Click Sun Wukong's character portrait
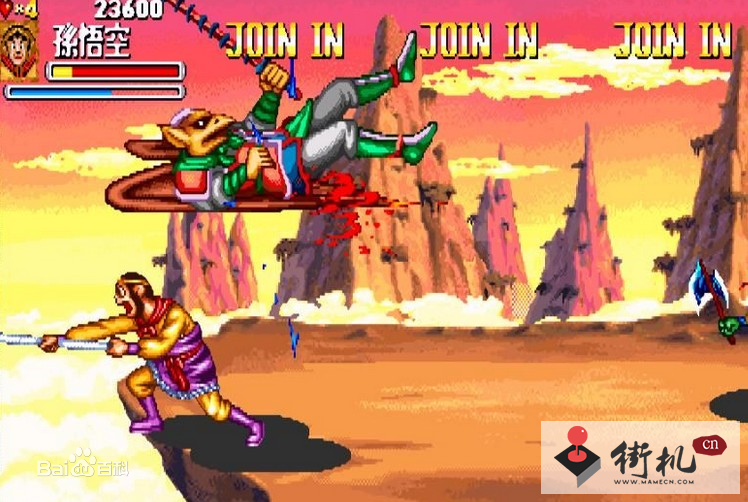 [x=19, y=51]
